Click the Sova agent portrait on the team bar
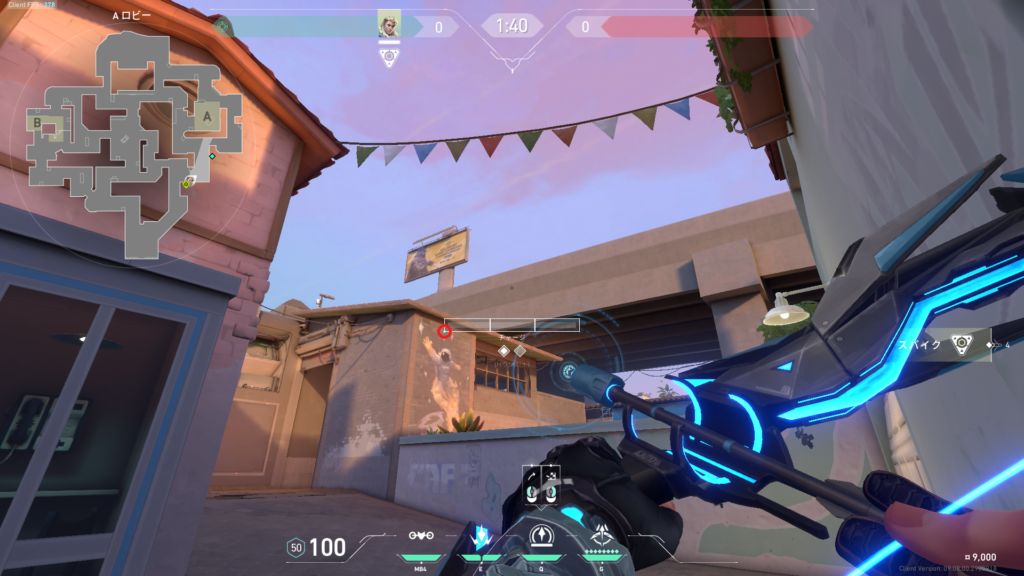Viewport: 1024px width, 576px height. point(389,24)
